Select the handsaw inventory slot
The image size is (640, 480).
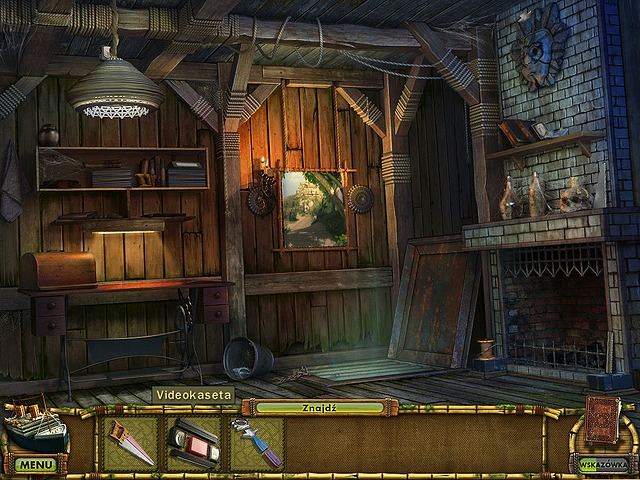click(x=131, y=443)
